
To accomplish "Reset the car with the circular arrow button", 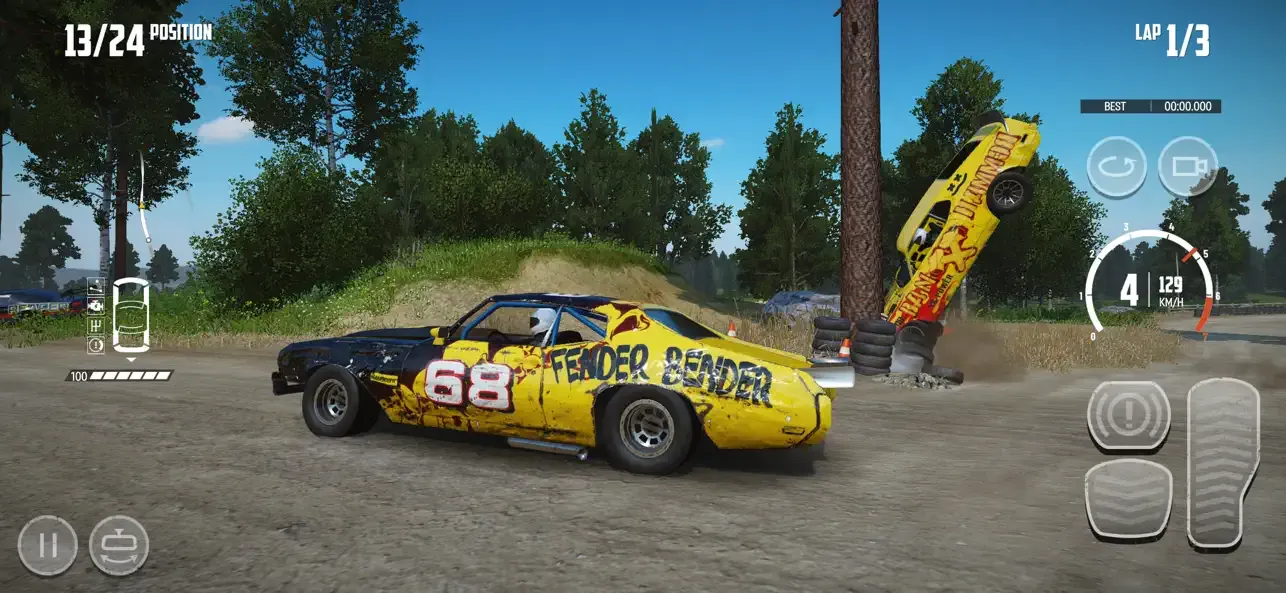I will click(1116, 166).
